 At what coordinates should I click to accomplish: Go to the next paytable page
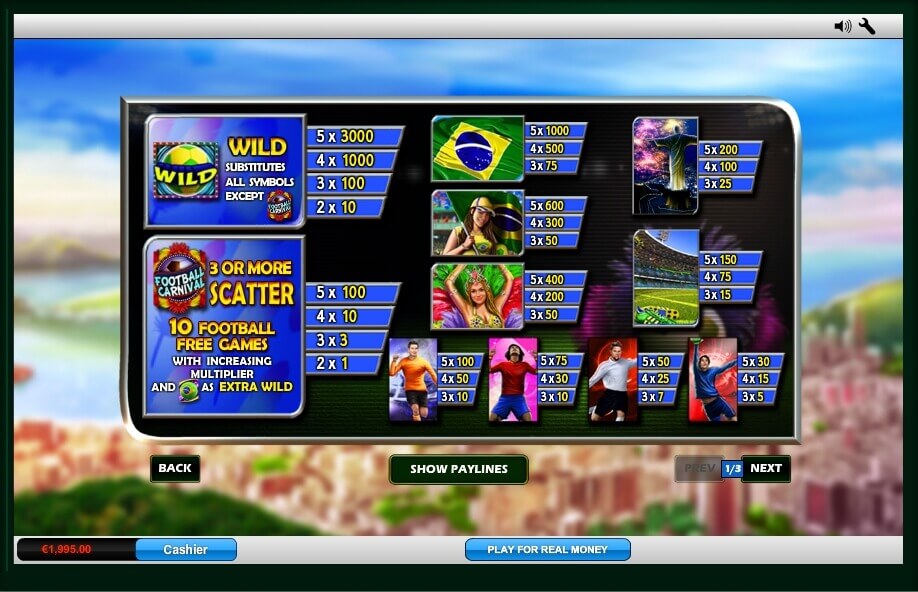[766, 468]
